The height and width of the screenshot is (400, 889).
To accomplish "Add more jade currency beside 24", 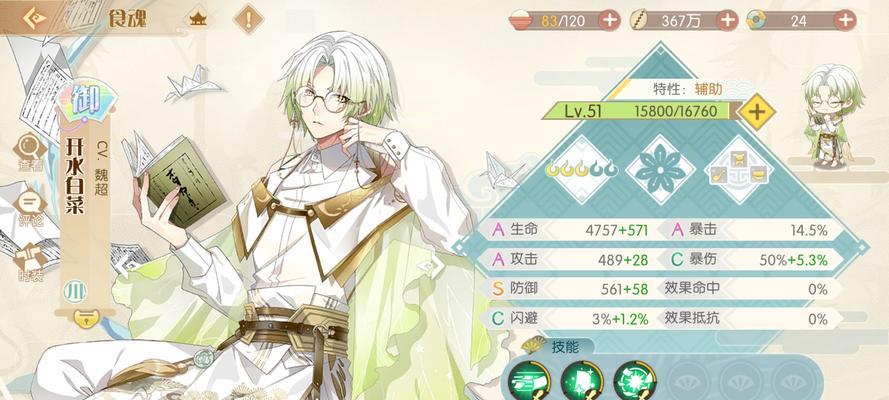I will [848, 19].
